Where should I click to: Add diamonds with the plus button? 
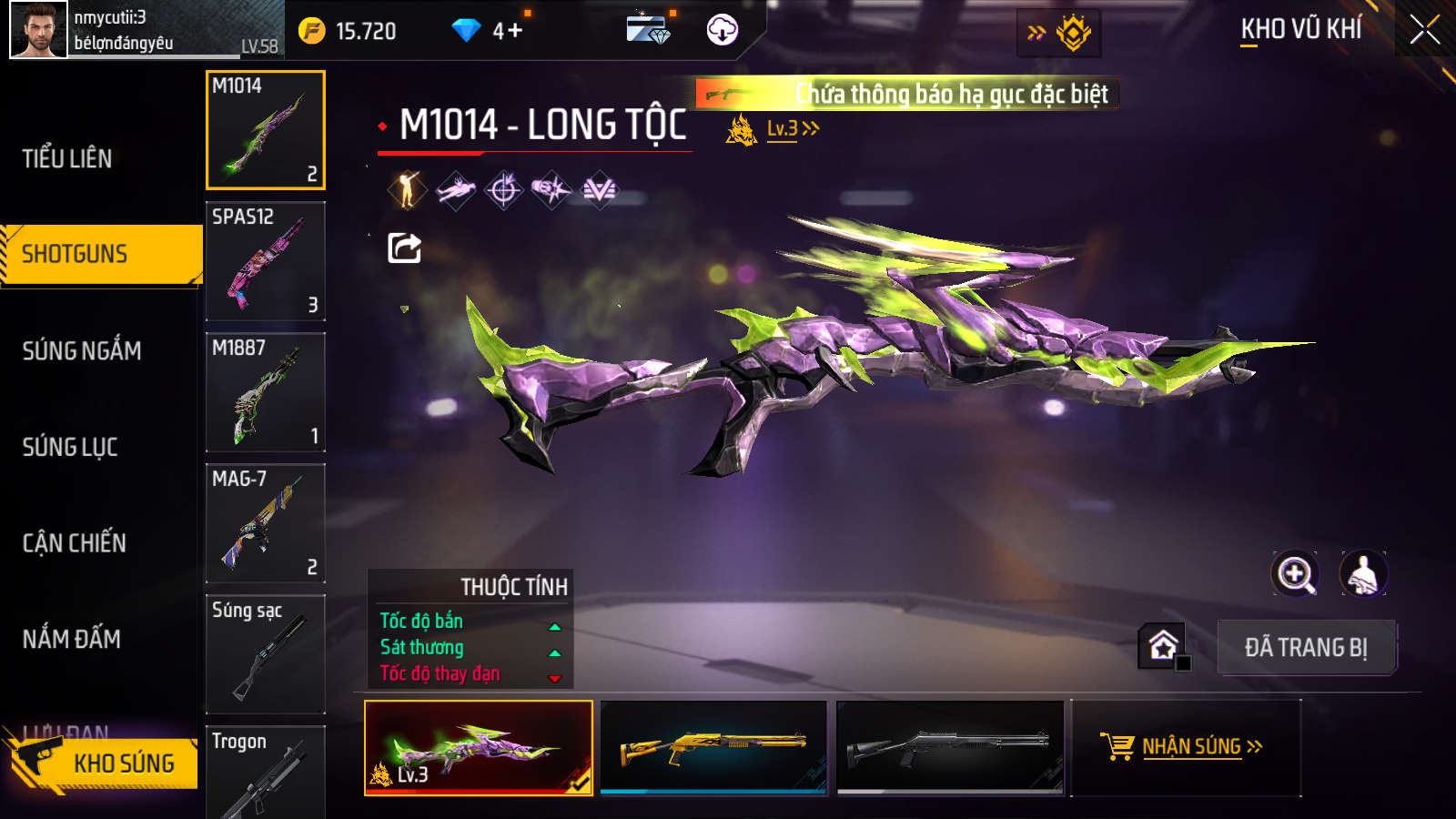tap(514, 31)
